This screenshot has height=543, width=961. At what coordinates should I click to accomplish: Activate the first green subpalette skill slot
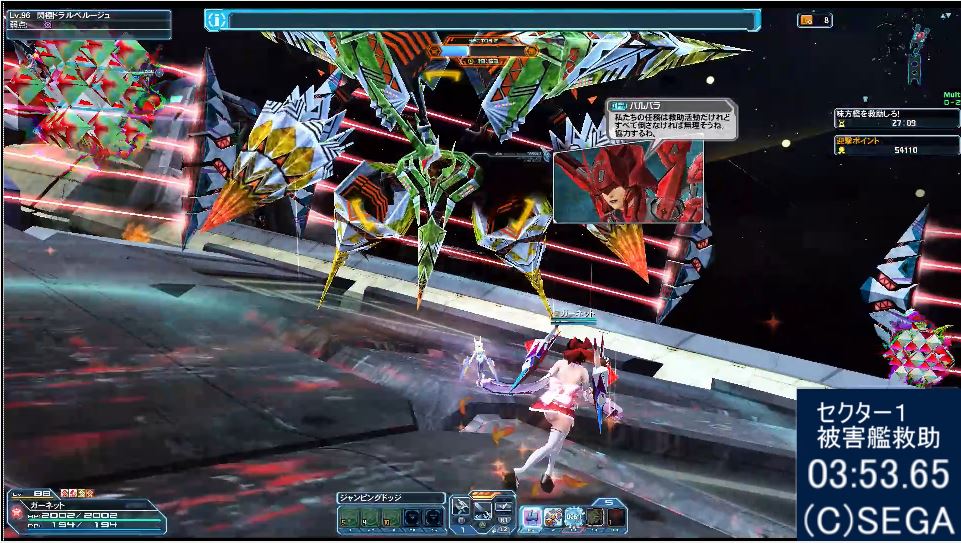[x=347, y=517]
